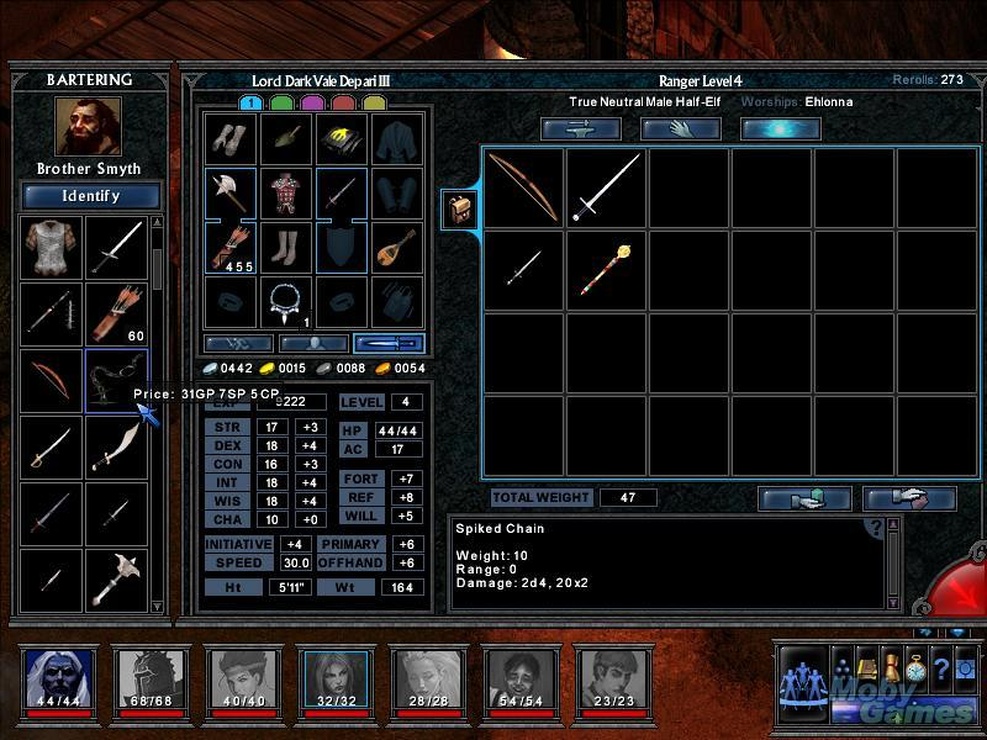Image resolution: width=987 pixels, height=740 pixels.
Task: Select the chain shirt in merchant list
Action: pyautogui.click(x=51, y=247)
